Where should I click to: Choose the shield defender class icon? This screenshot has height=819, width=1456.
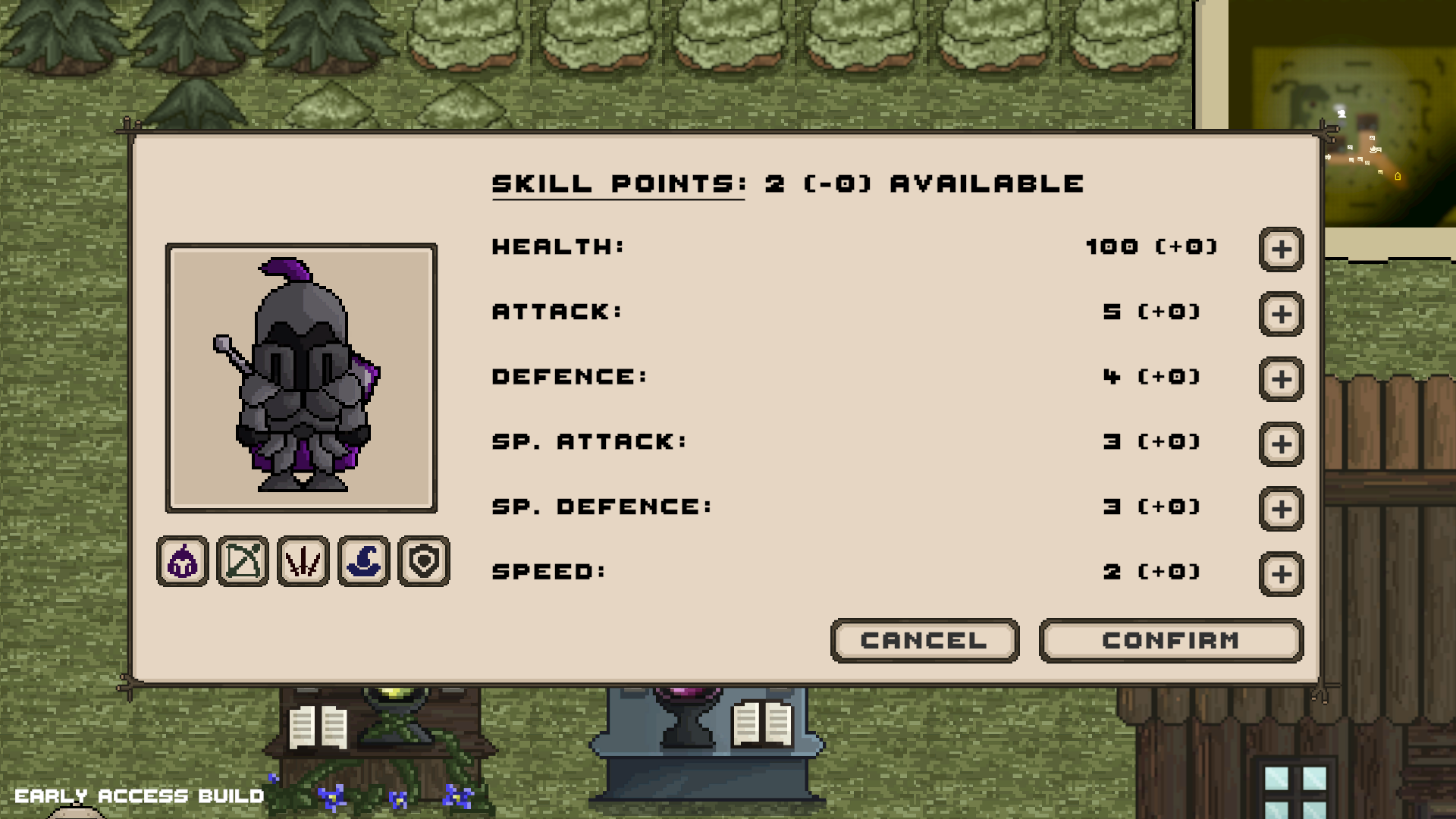[422, 561]
